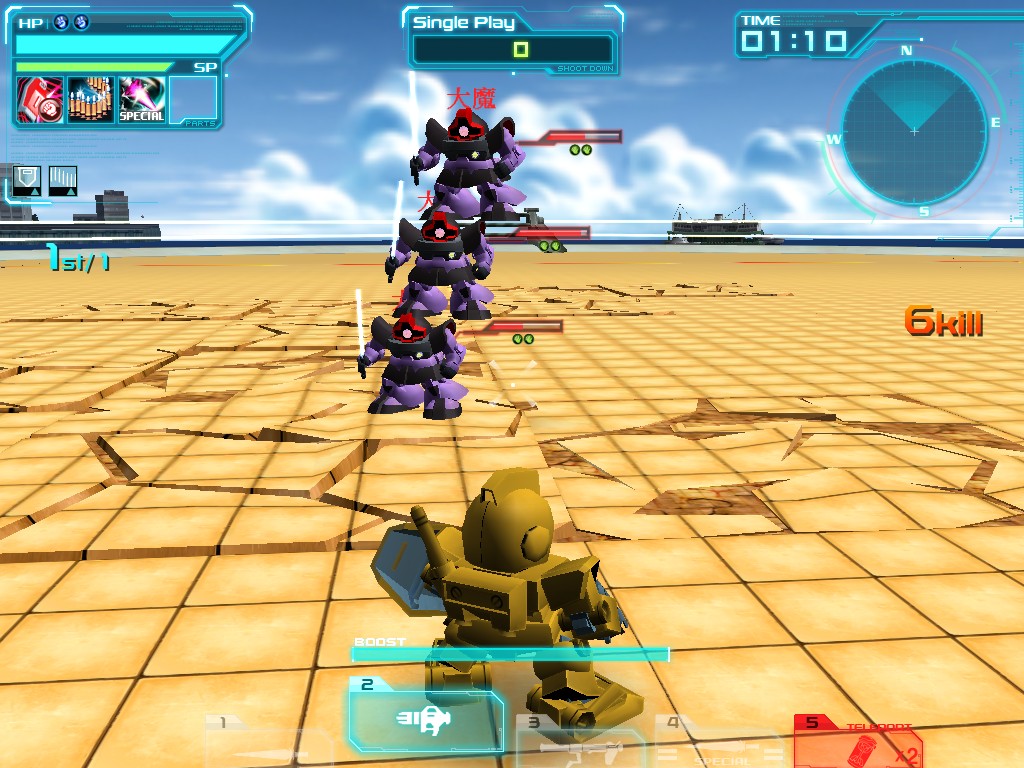Activate the bullet barrage skill icon

click(91, 100)
